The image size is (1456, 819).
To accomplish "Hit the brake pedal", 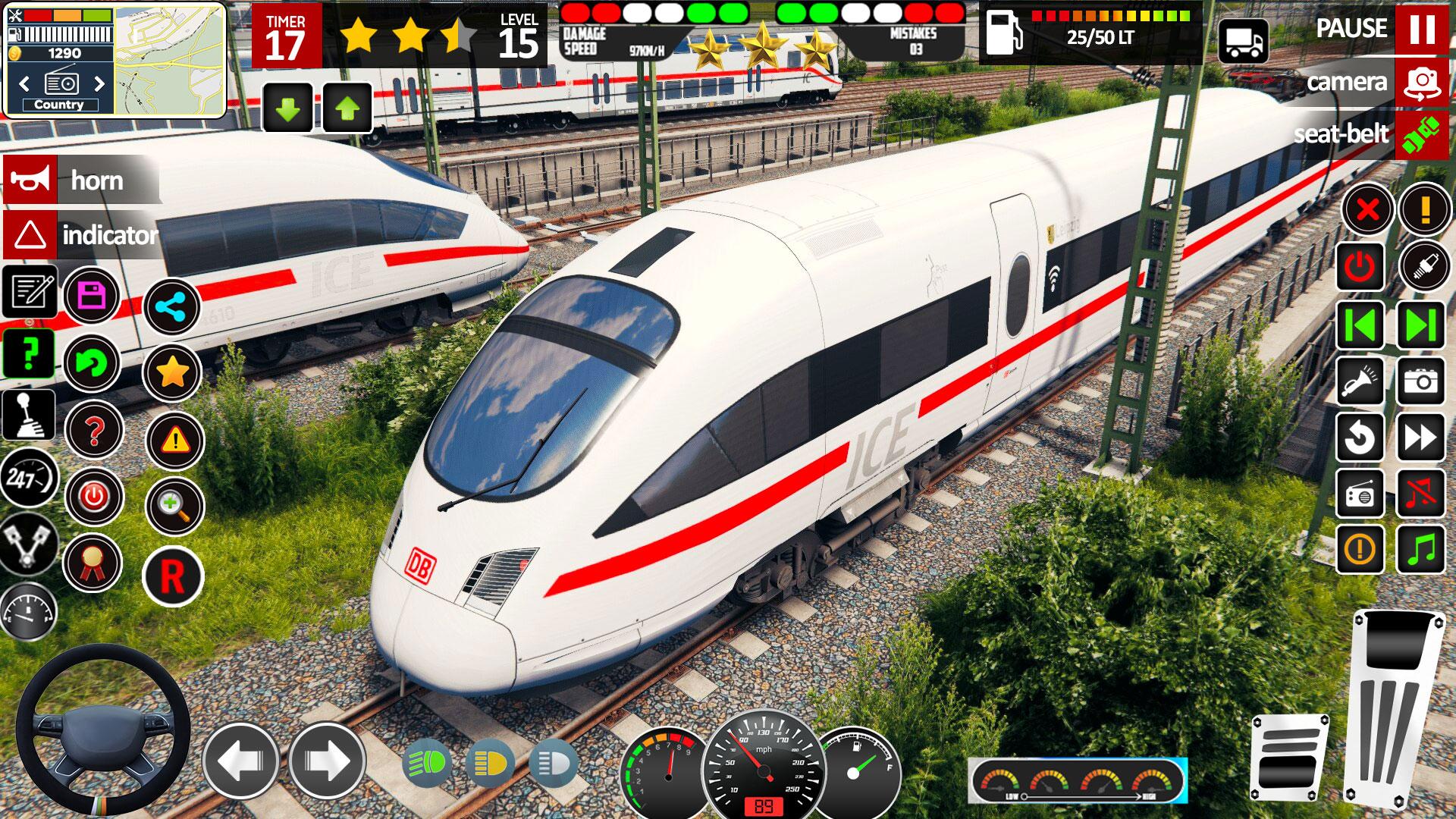I will click(1288, 761).
